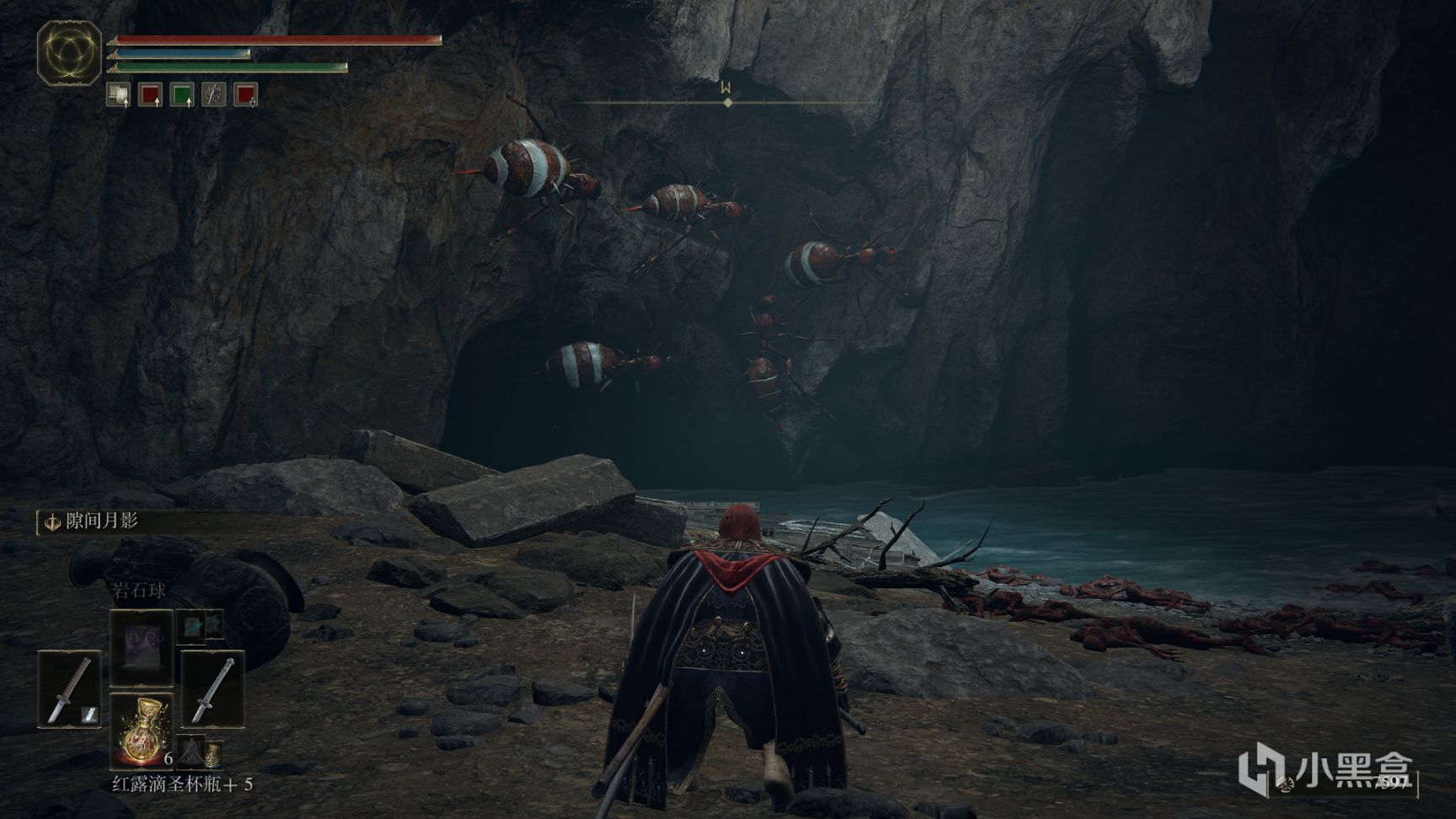Select the Flask of Crimson Tears slot

(141, 728)
